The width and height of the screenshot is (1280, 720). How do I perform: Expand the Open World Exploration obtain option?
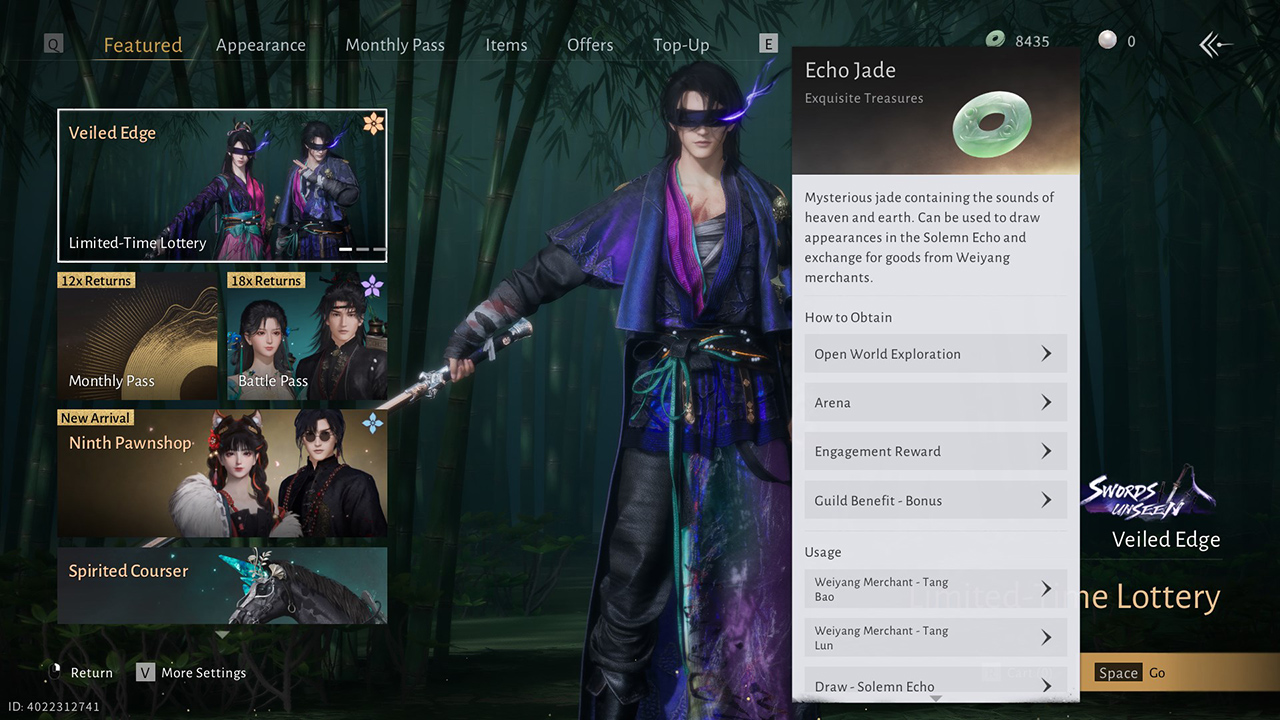(x=935, y=353)
